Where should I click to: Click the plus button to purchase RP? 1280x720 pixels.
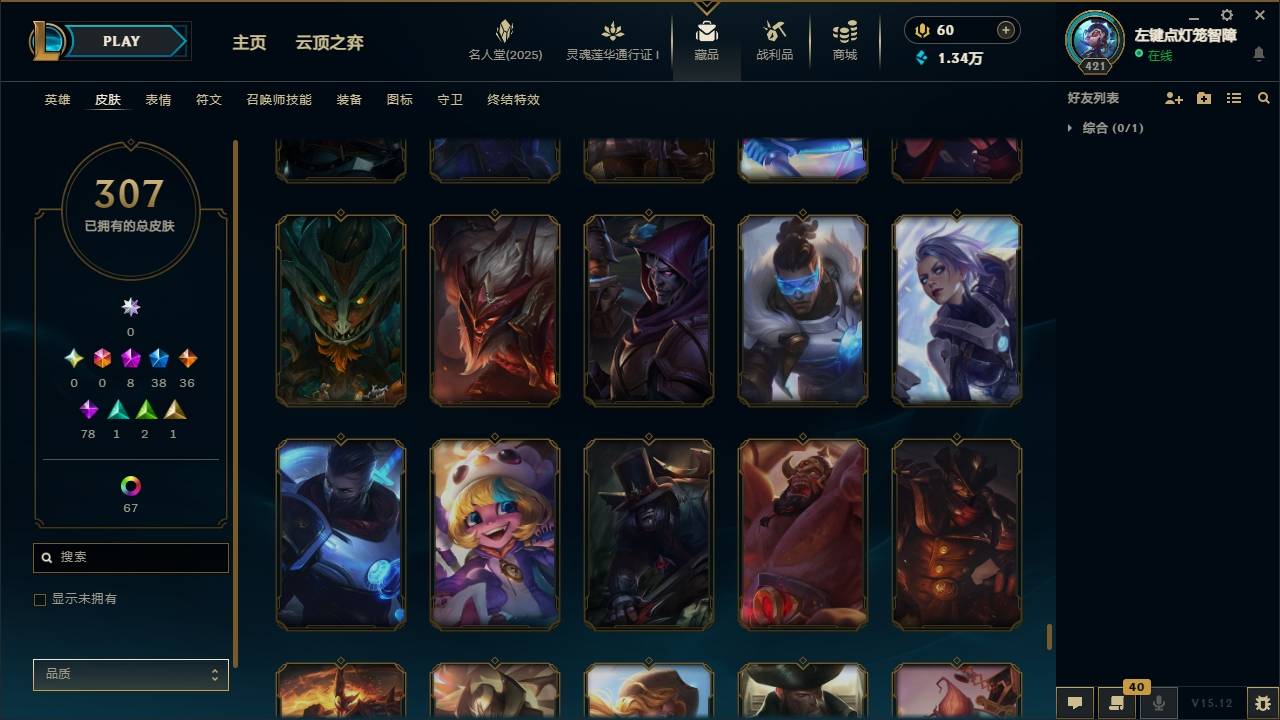pos(1004,30)
